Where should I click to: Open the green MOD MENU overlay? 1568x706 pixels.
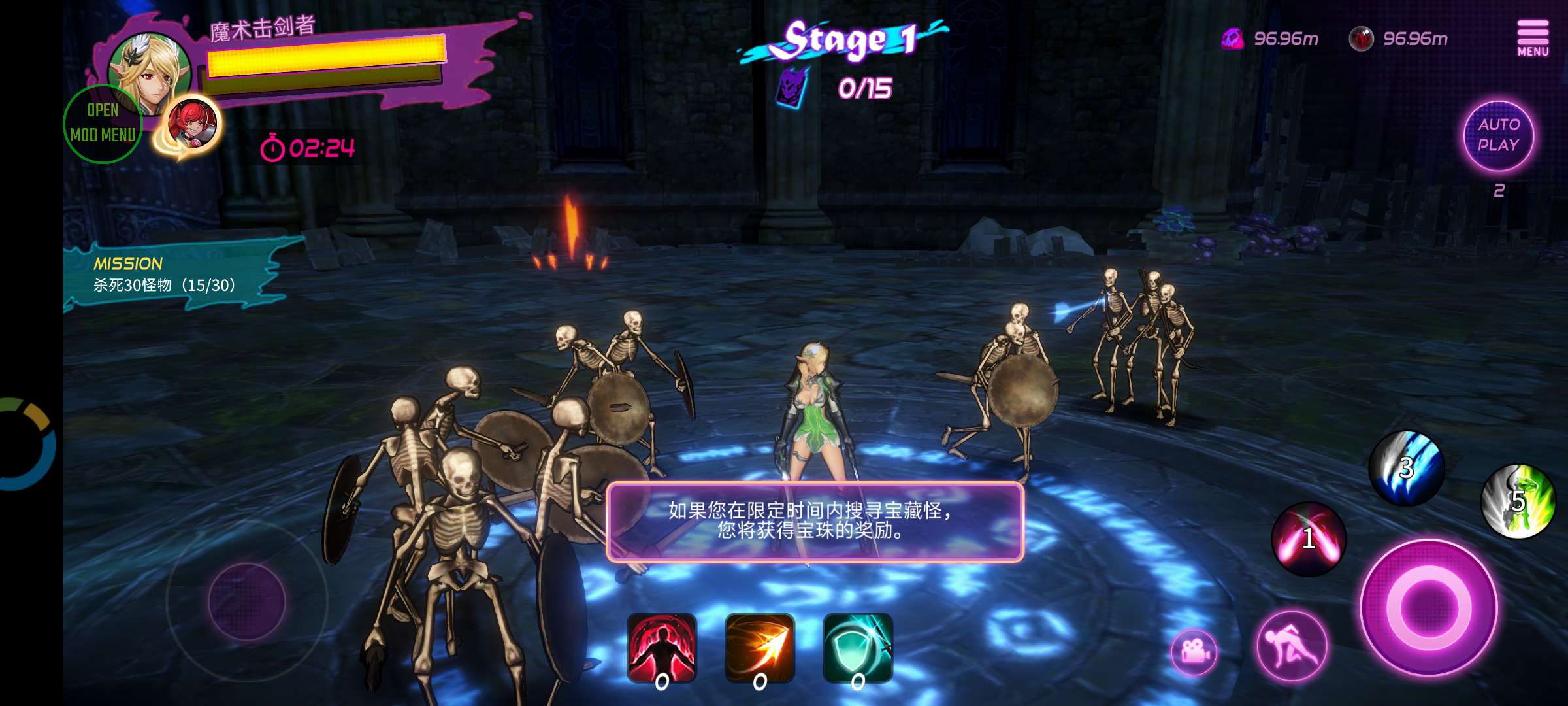point(103,123)
